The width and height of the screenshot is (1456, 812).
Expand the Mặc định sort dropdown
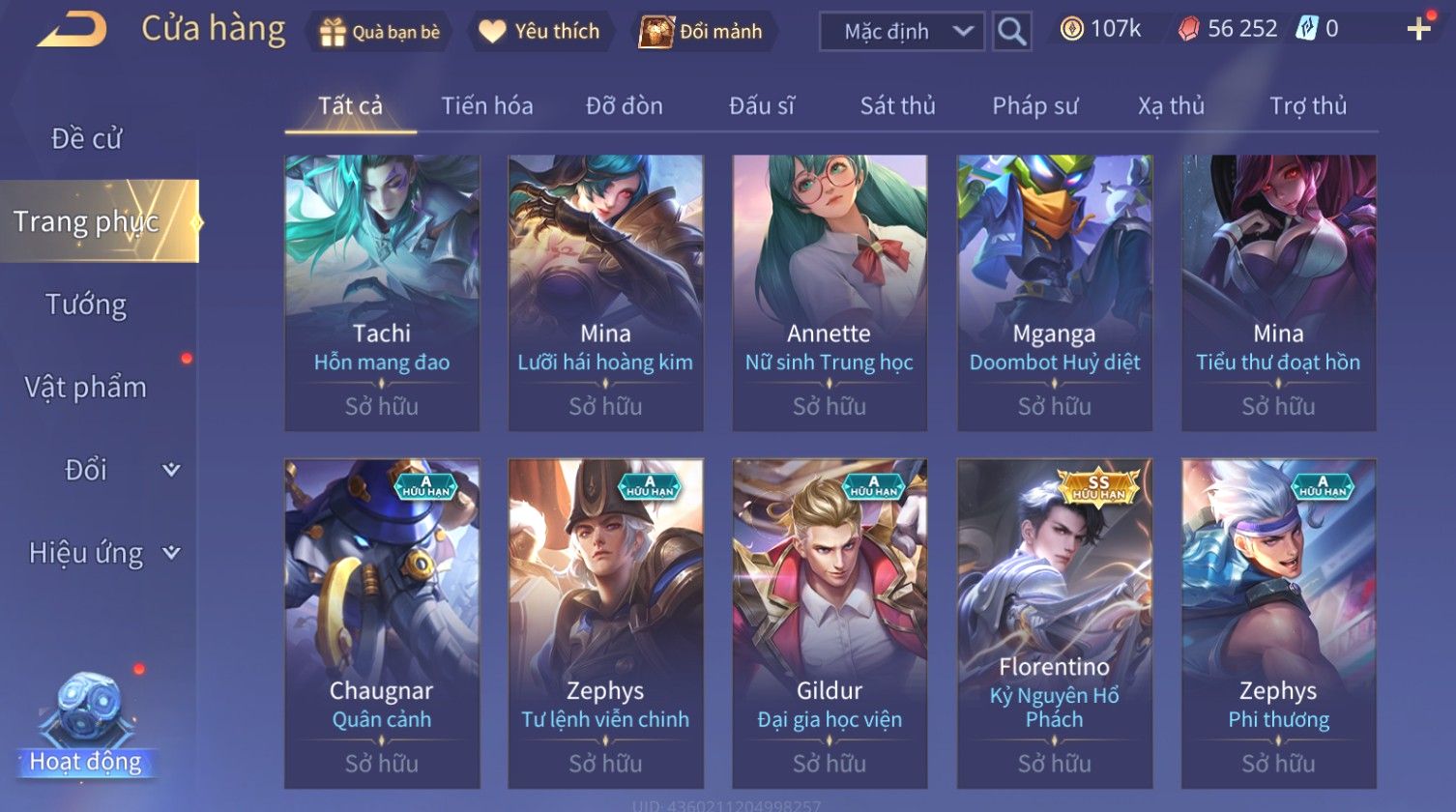pyautogui.click(x=902, y=32)
